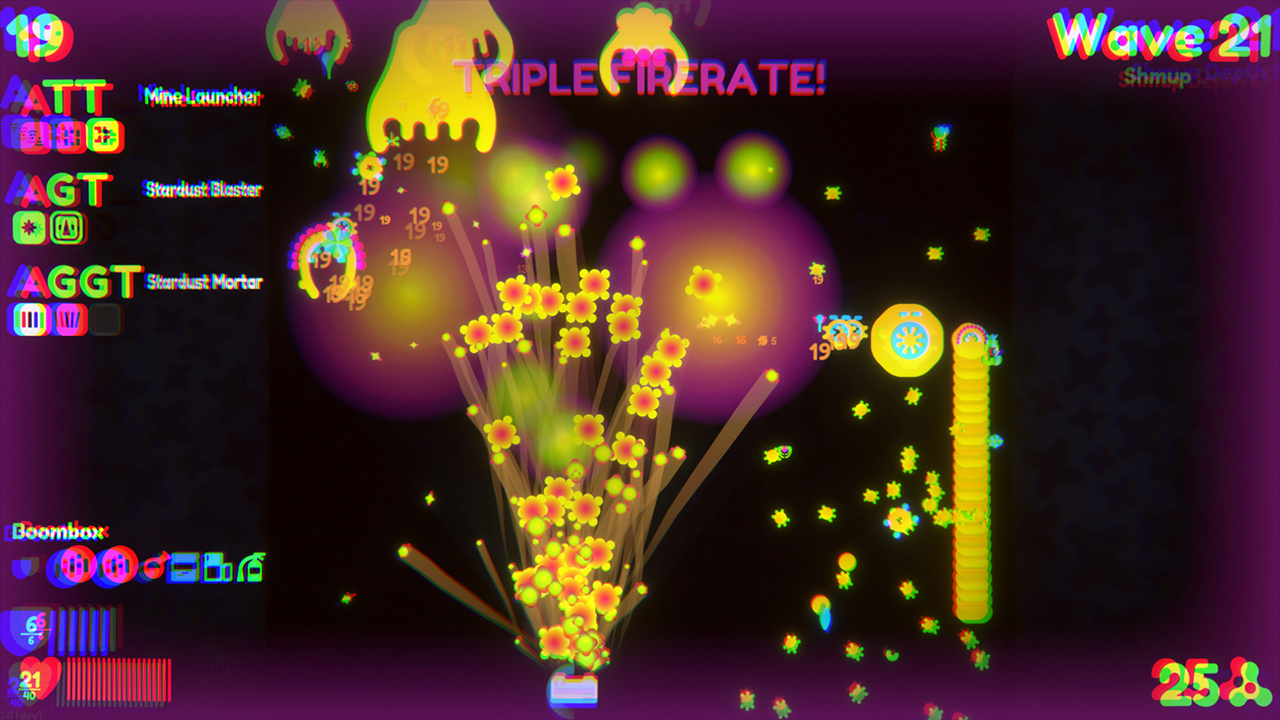Click the Stardust Mortar weapon label
The height and width of the screenshot is (720, 1280).
coord(205,283)
